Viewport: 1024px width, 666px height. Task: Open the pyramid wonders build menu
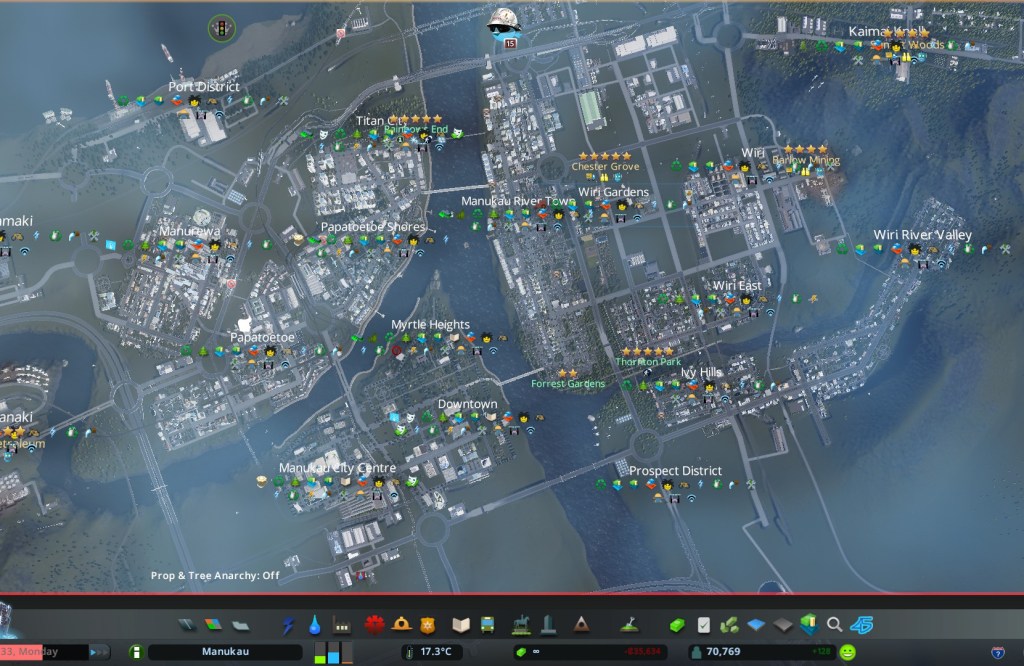coord(581,625)
